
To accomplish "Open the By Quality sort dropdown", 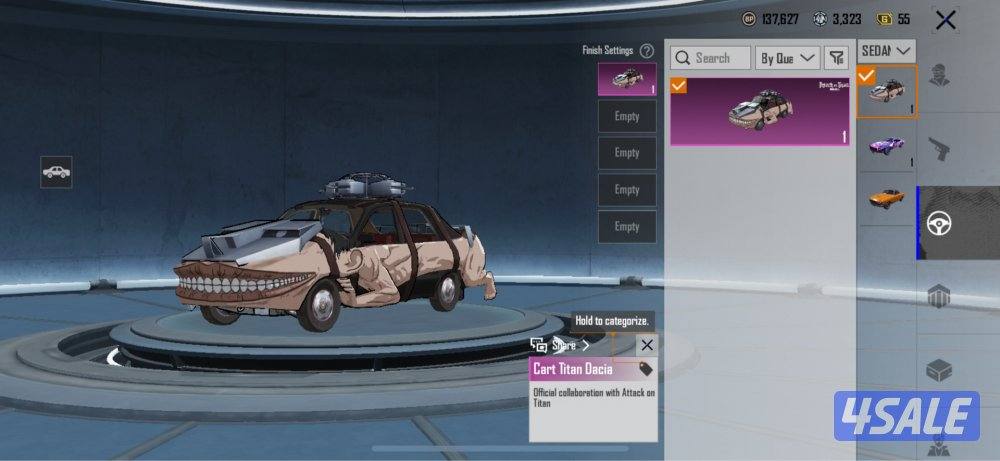I will (787, 58).
